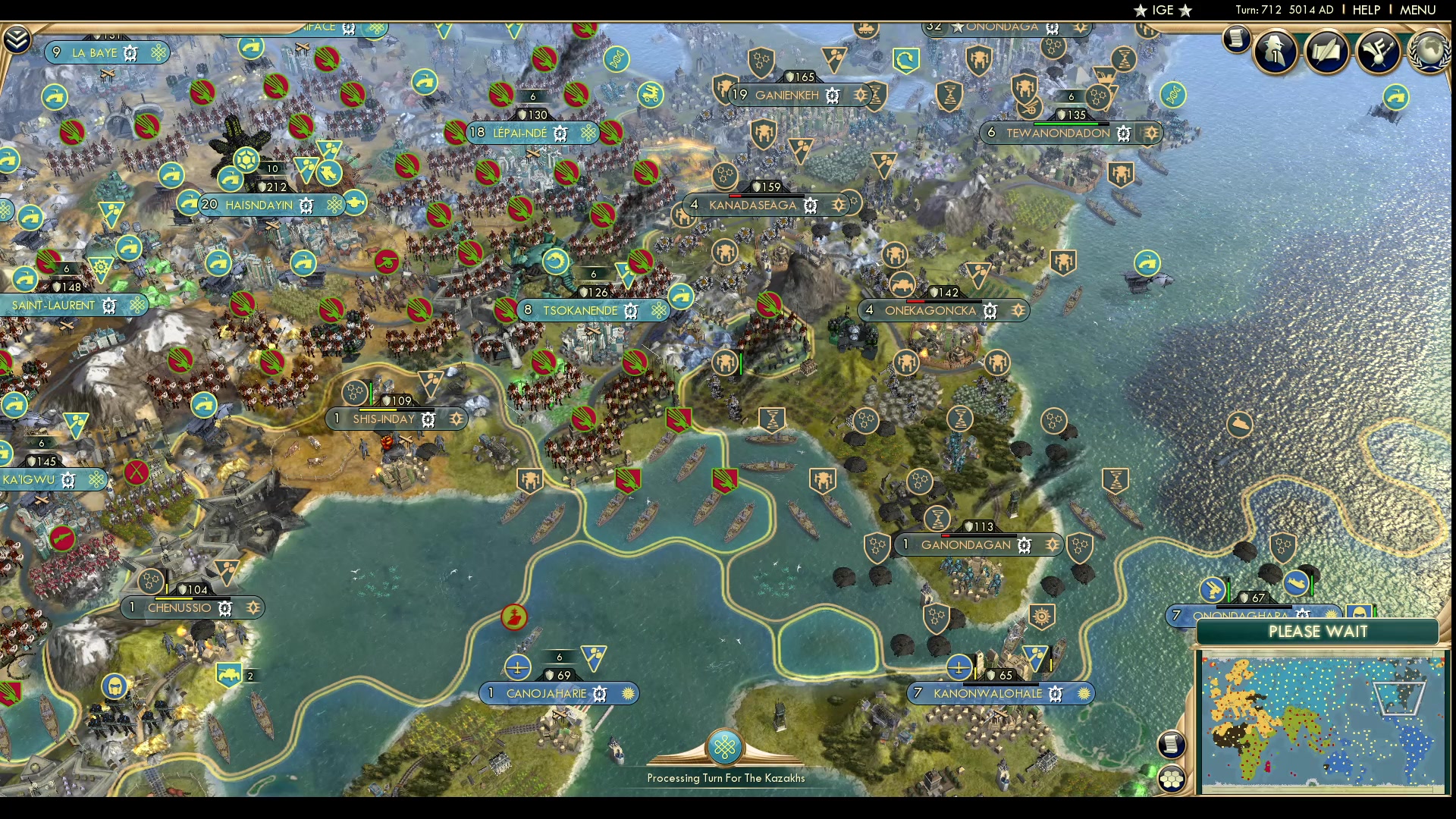Open the HELP Civilopedia
The width and height of the screenshot is (1456, 819).
tap(1366, 10)
